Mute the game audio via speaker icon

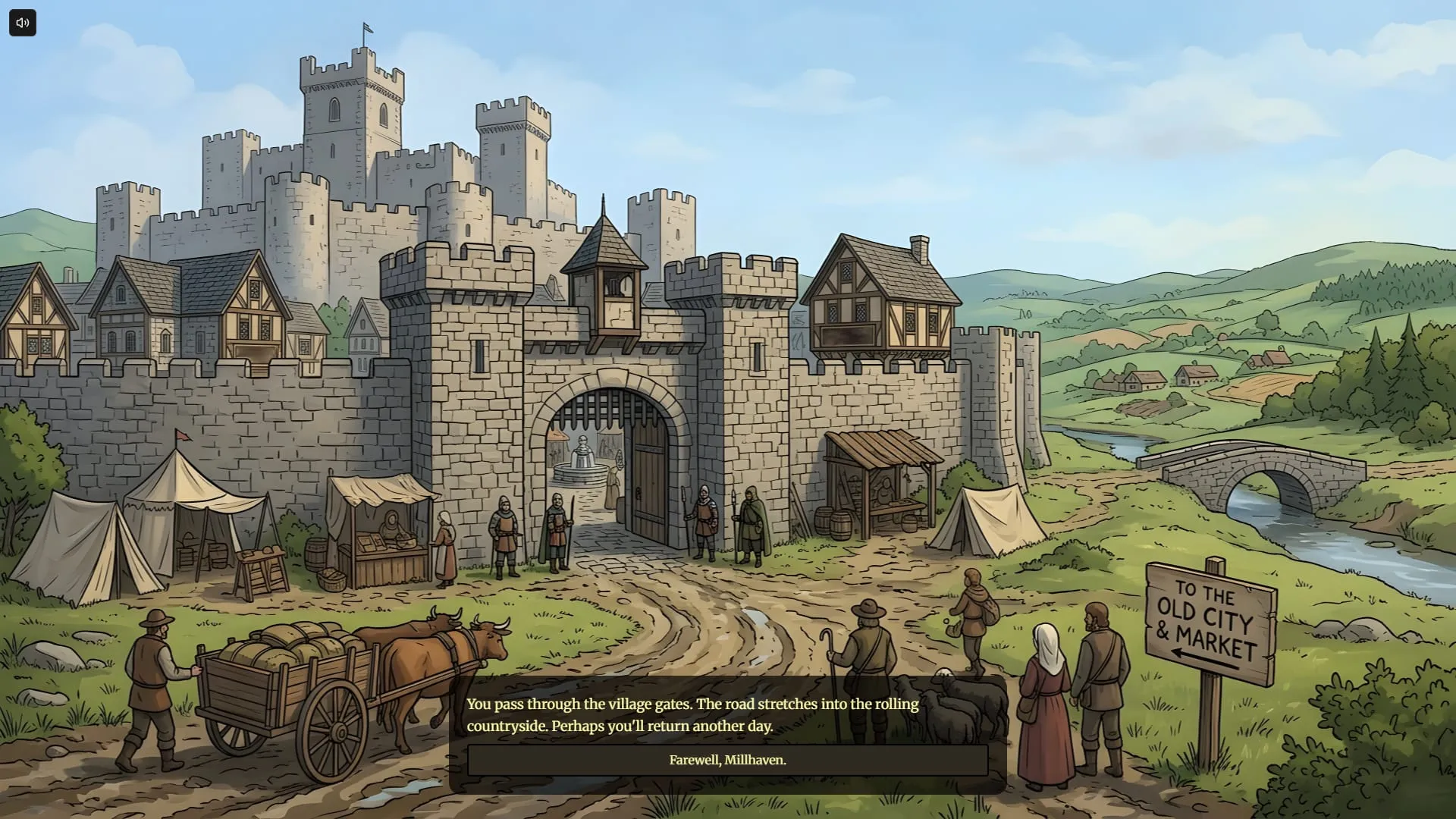point(22,22)
